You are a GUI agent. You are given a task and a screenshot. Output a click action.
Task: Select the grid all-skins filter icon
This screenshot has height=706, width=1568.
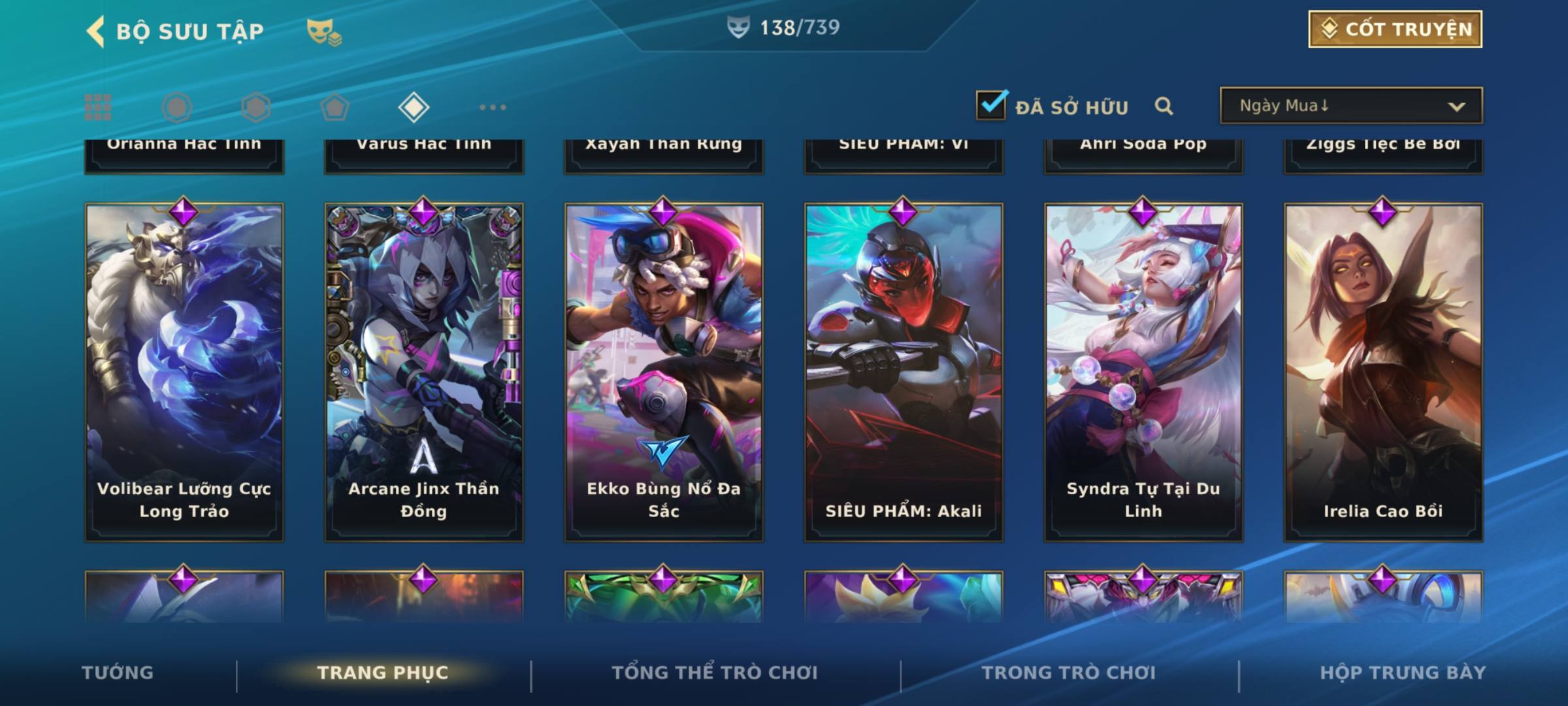[98, 107]
